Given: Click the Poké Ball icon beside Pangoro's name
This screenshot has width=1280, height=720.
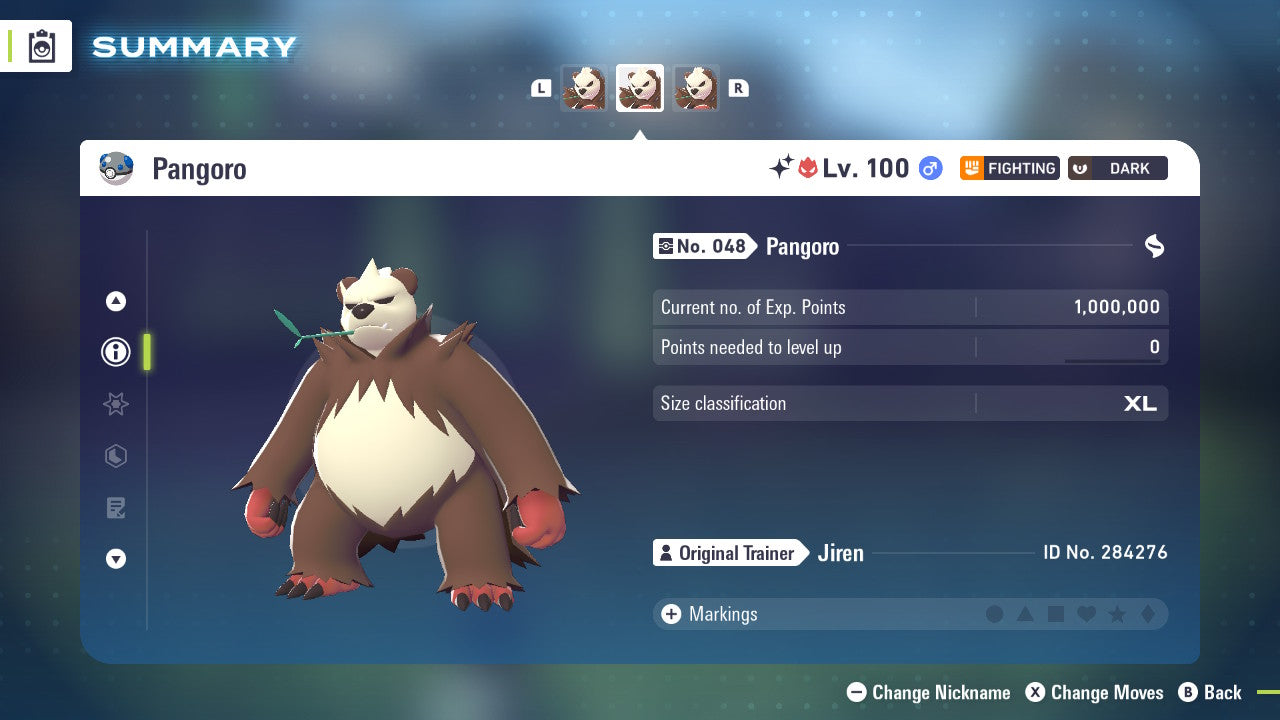Looking at the screenshot, I should [x=117, y=168].
